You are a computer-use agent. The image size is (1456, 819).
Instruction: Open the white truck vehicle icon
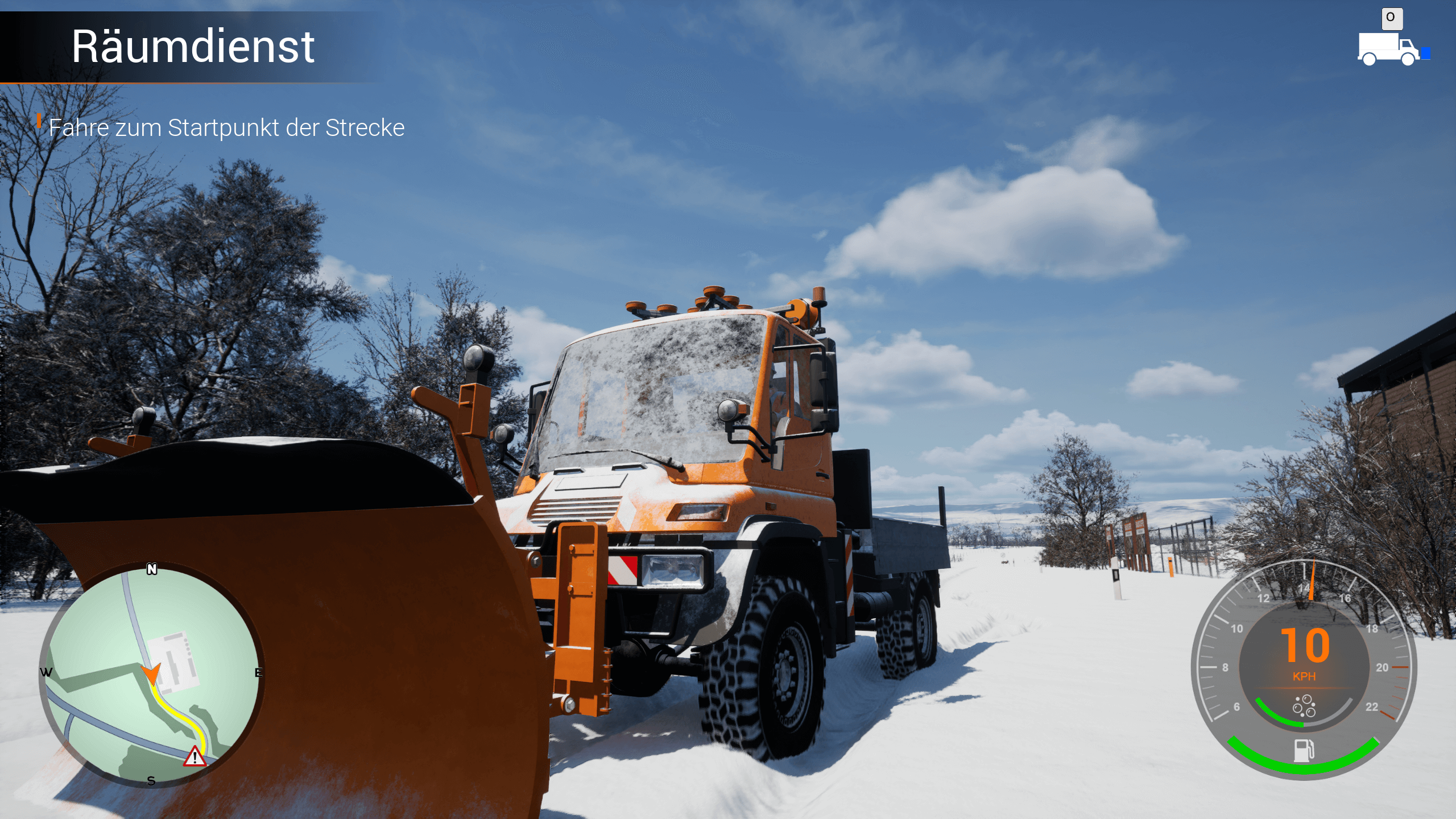1388,50
